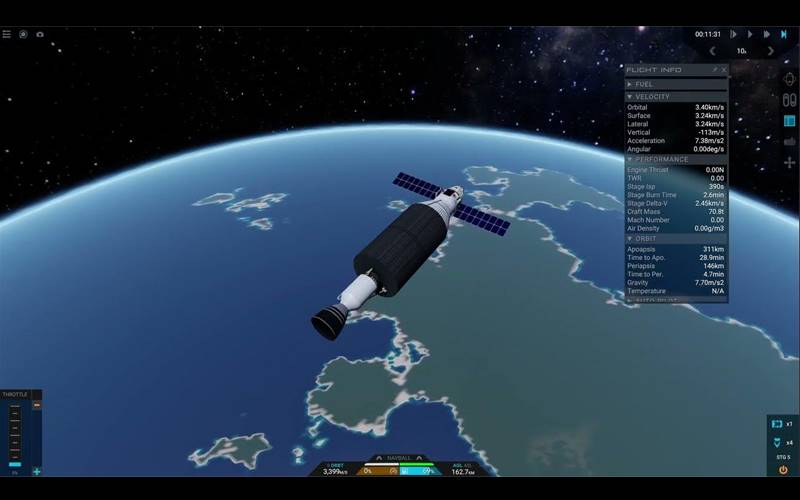Open the orbit map view icon
This screenshot has width=800, height=500.
[789, 80]
